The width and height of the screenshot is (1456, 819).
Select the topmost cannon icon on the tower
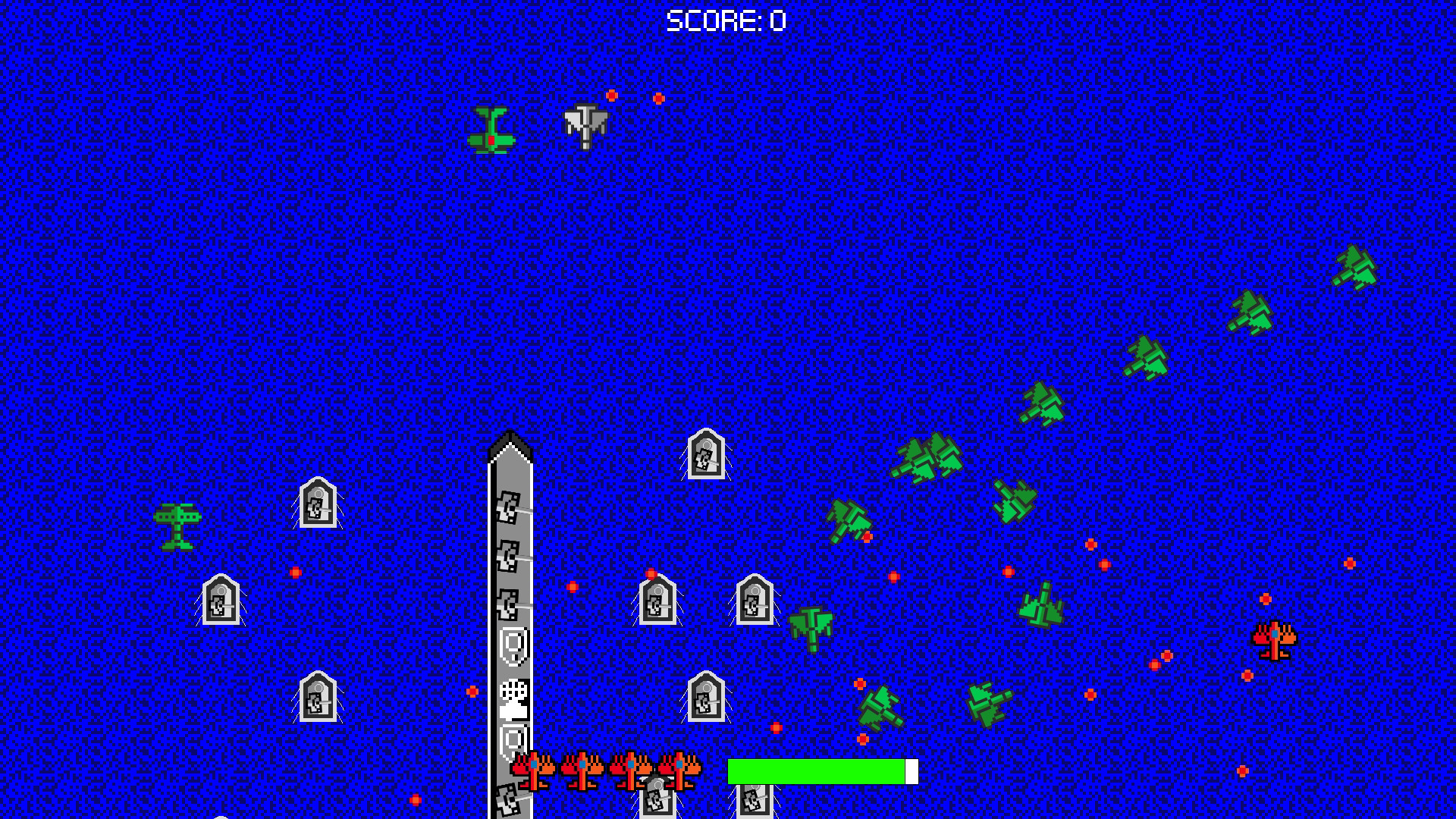(x=510, y=507)
